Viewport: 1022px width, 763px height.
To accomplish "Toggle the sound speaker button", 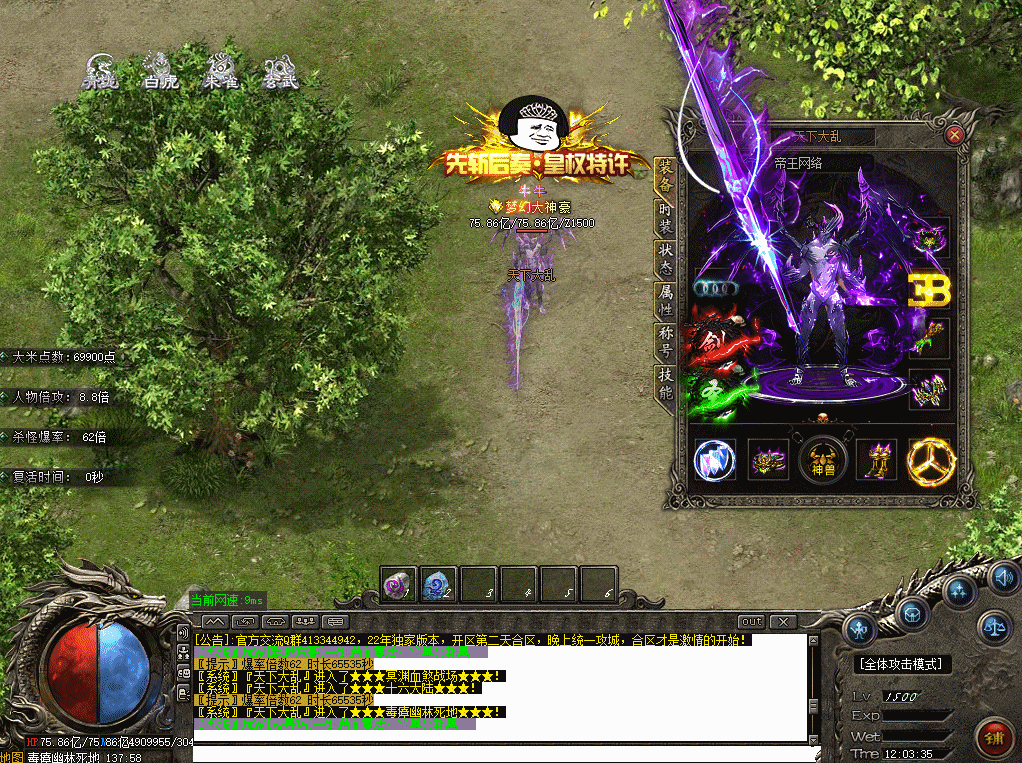I will (x=1002, y=577).
